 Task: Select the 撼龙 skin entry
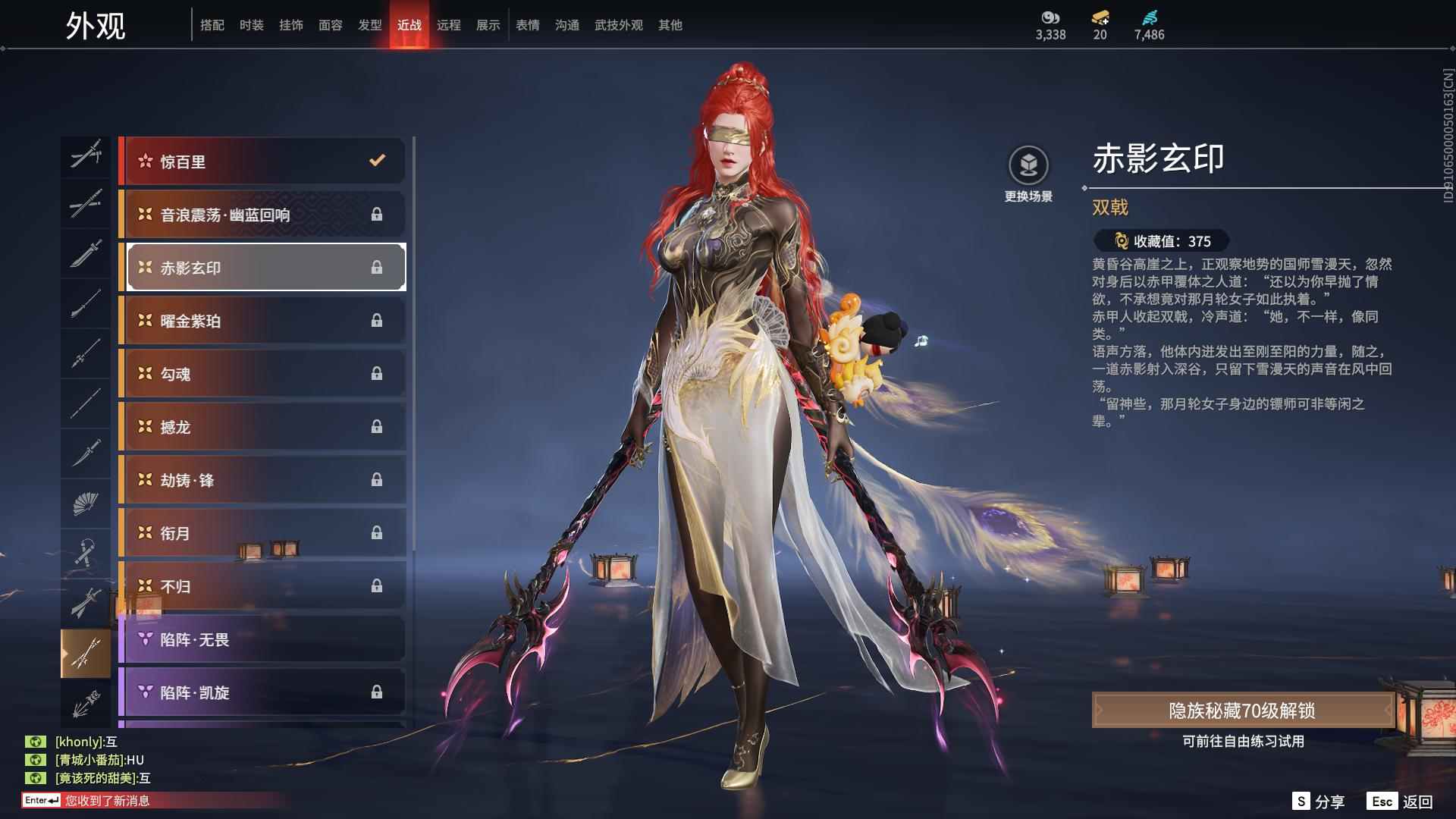coord(262,427)
